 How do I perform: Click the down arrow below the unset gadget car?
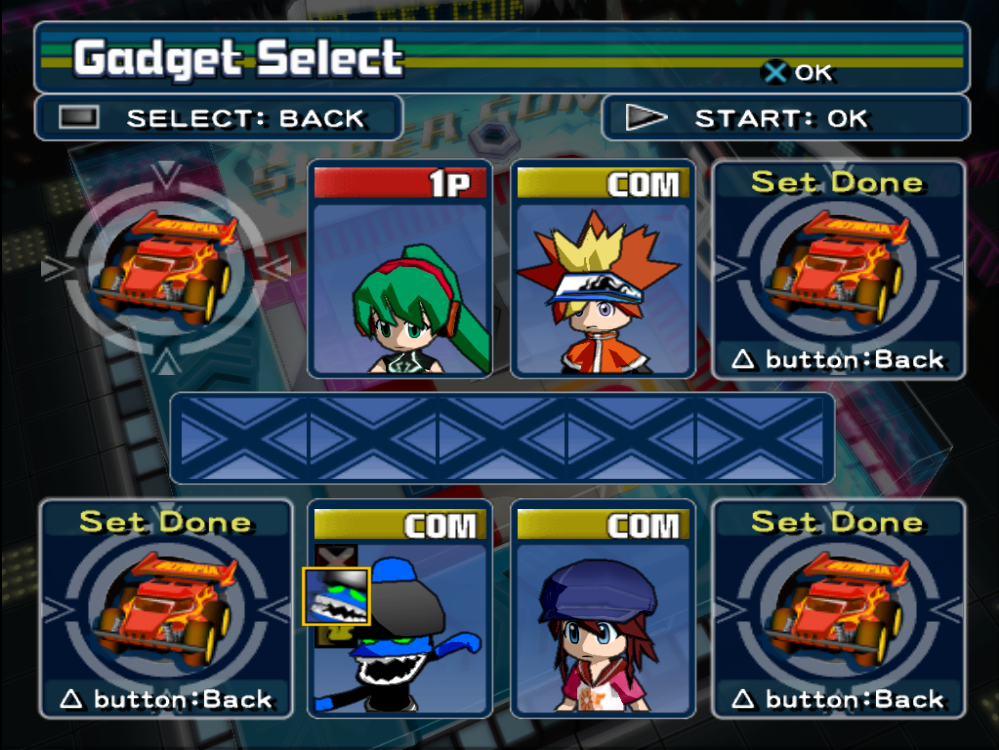(168, 359)
